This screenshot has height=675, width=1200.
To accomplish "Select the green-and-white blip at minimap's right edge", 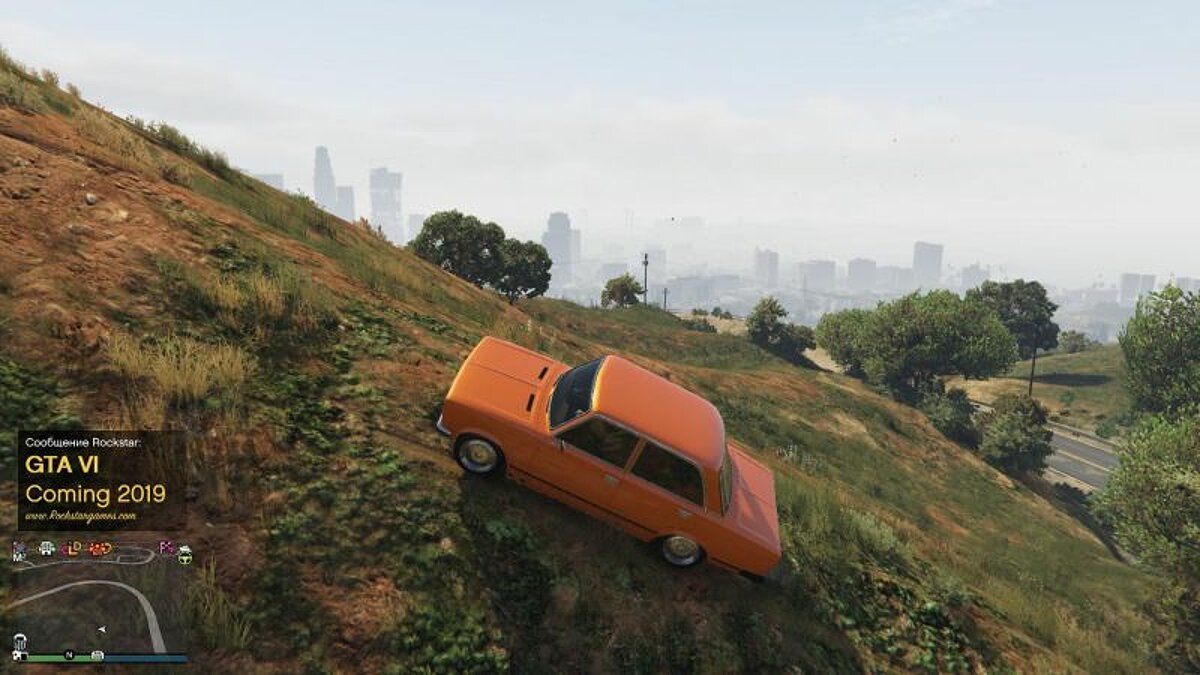I will (x=185, y=555).
